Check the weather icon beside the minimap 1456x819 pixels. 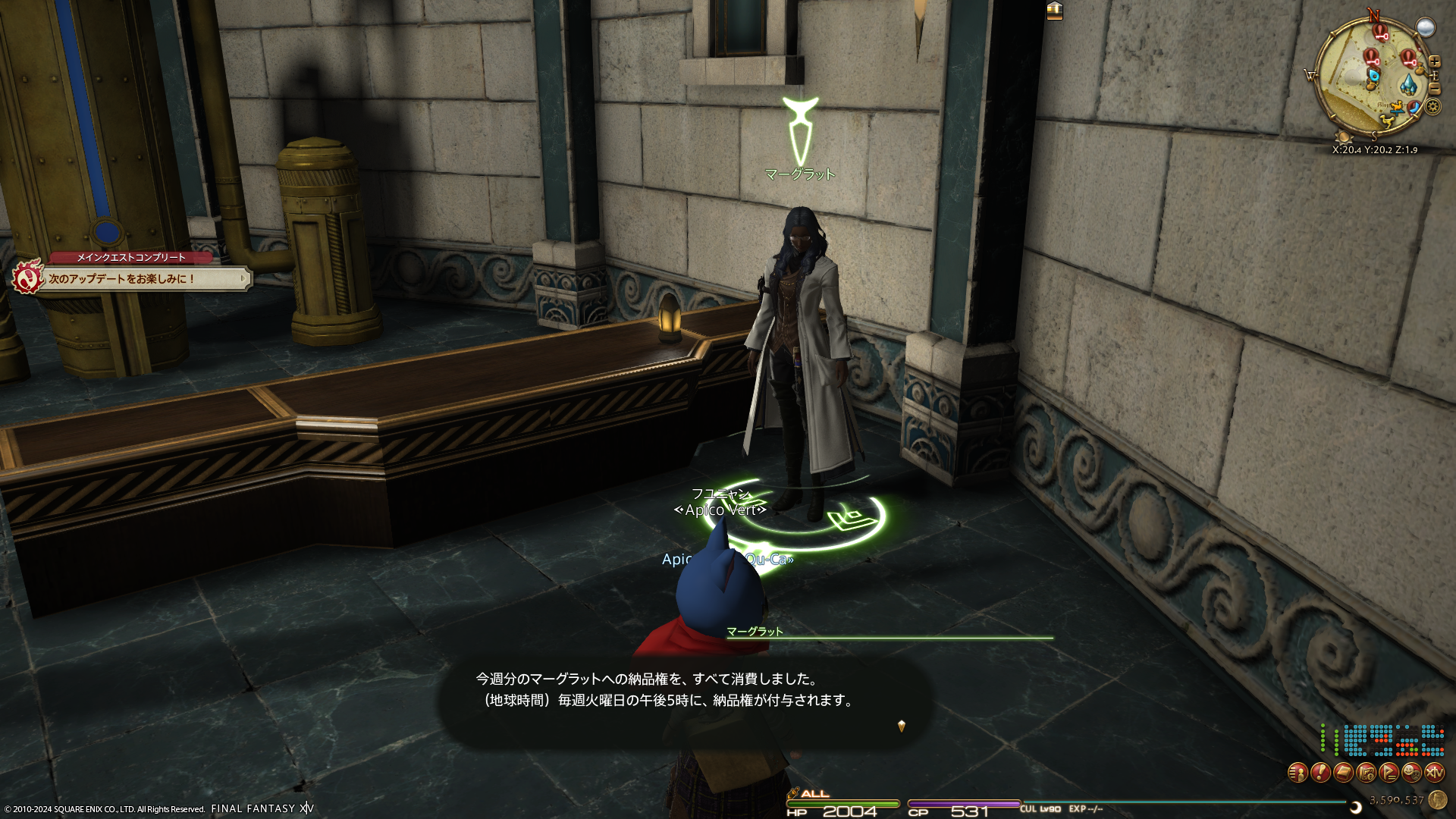click(x=1426, y=28)
